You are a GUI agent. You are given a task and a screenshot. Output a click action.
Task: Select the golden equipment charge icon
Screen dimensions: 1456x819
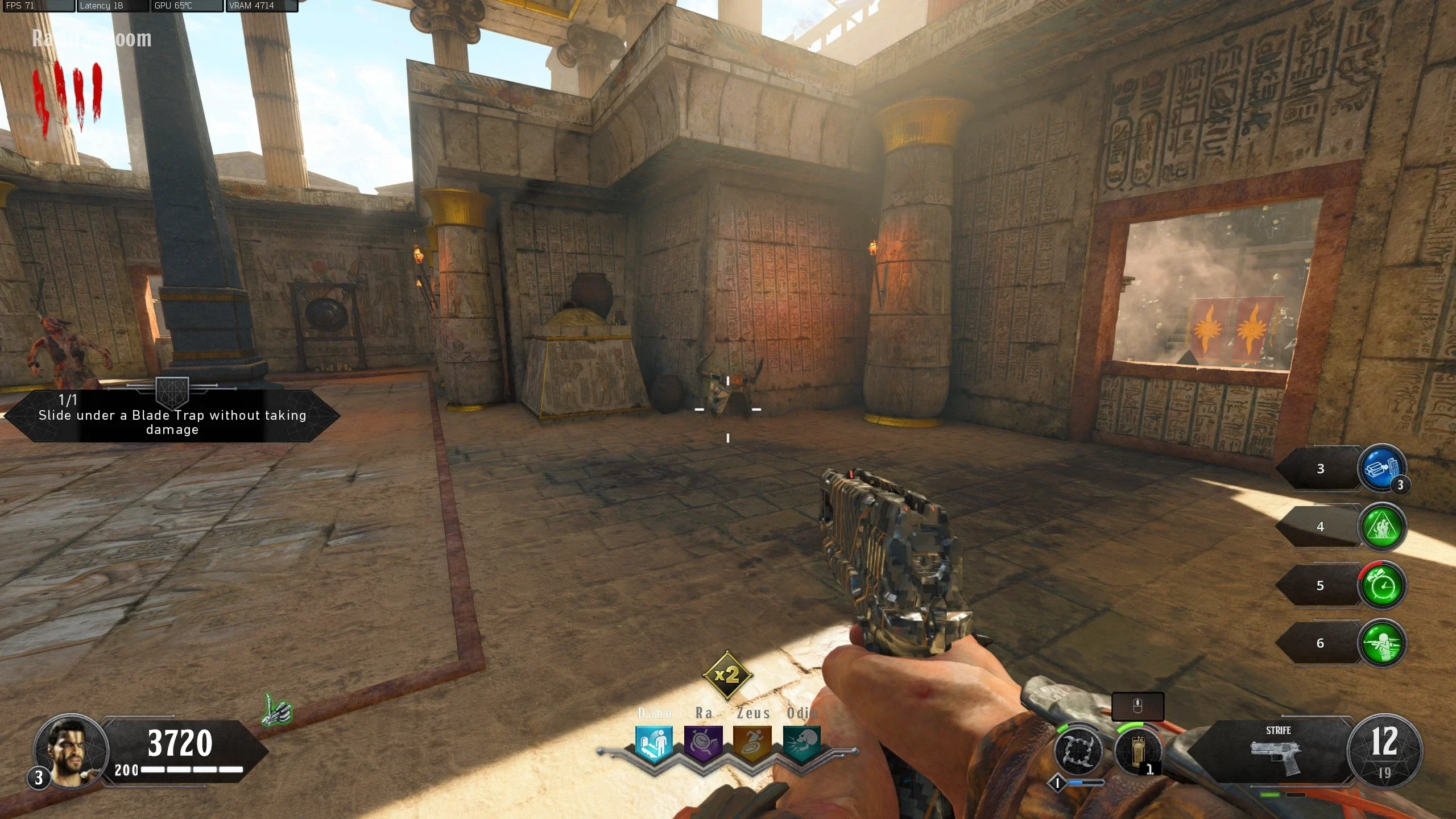[x=1137, y=752]
